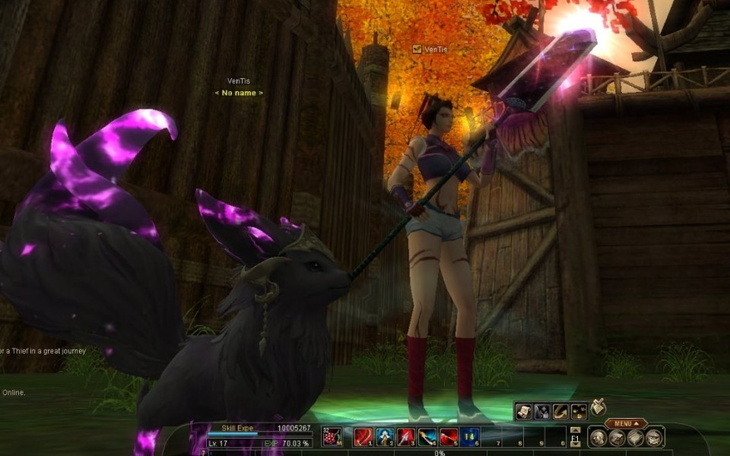Switch hotbar page with the down arrow
Viewport: 730px width, 456px height.
575,442
